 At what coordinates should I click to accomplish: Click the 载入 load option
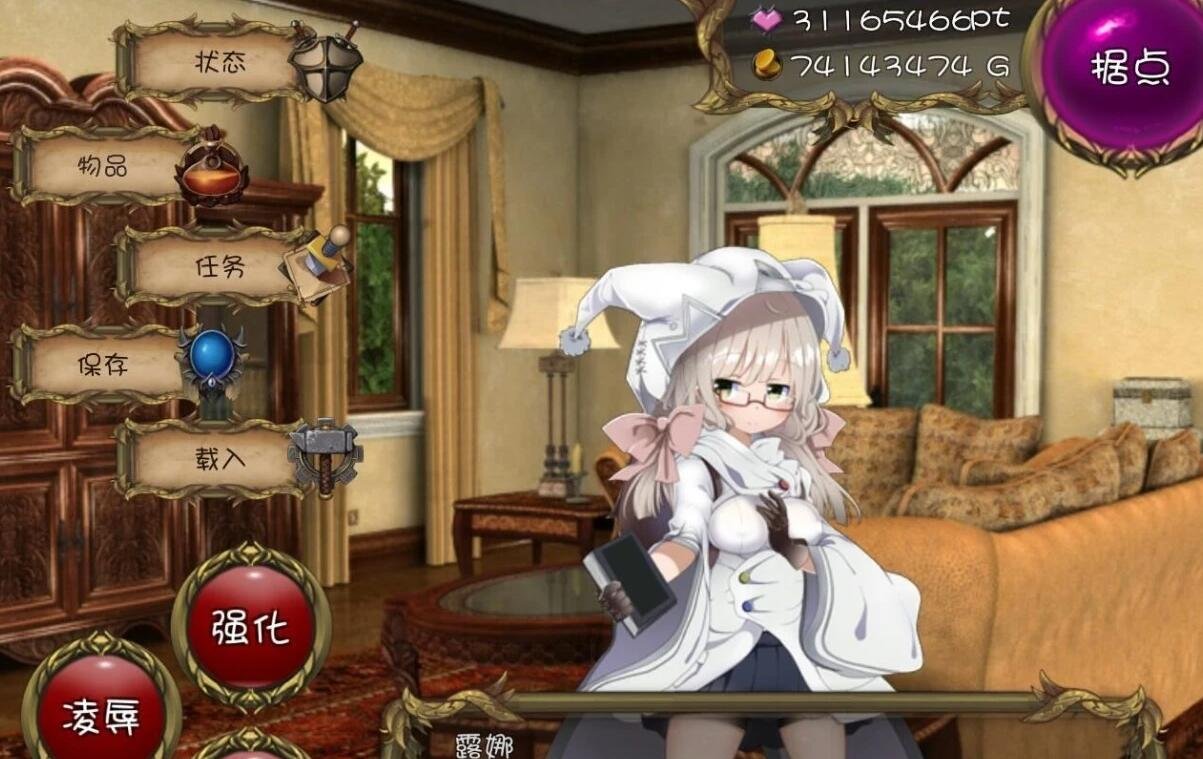(218, 459)
